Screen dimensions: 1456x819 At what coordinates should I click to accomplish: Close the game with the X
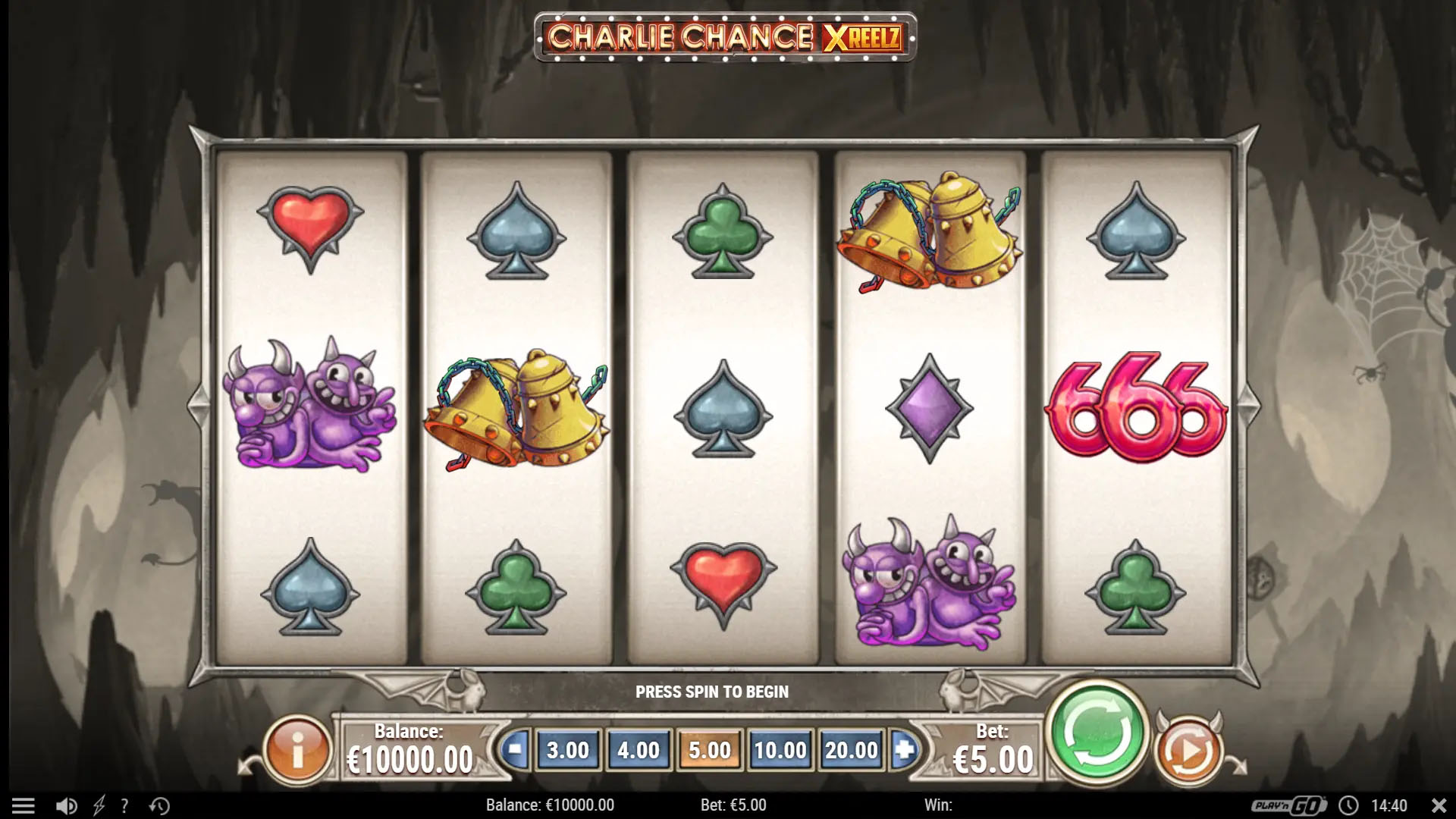tap(1439, 805)
